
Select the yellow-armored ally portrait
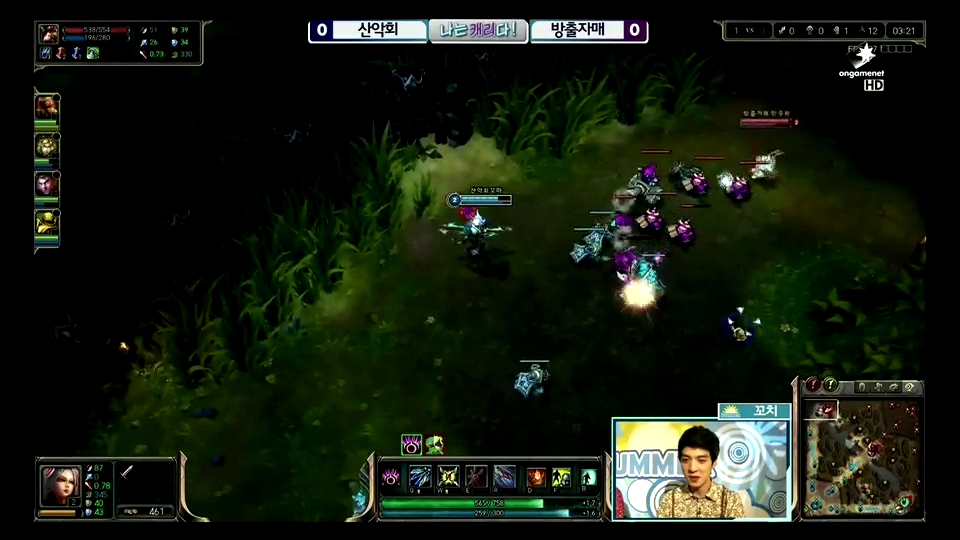[x=47, y=224]
